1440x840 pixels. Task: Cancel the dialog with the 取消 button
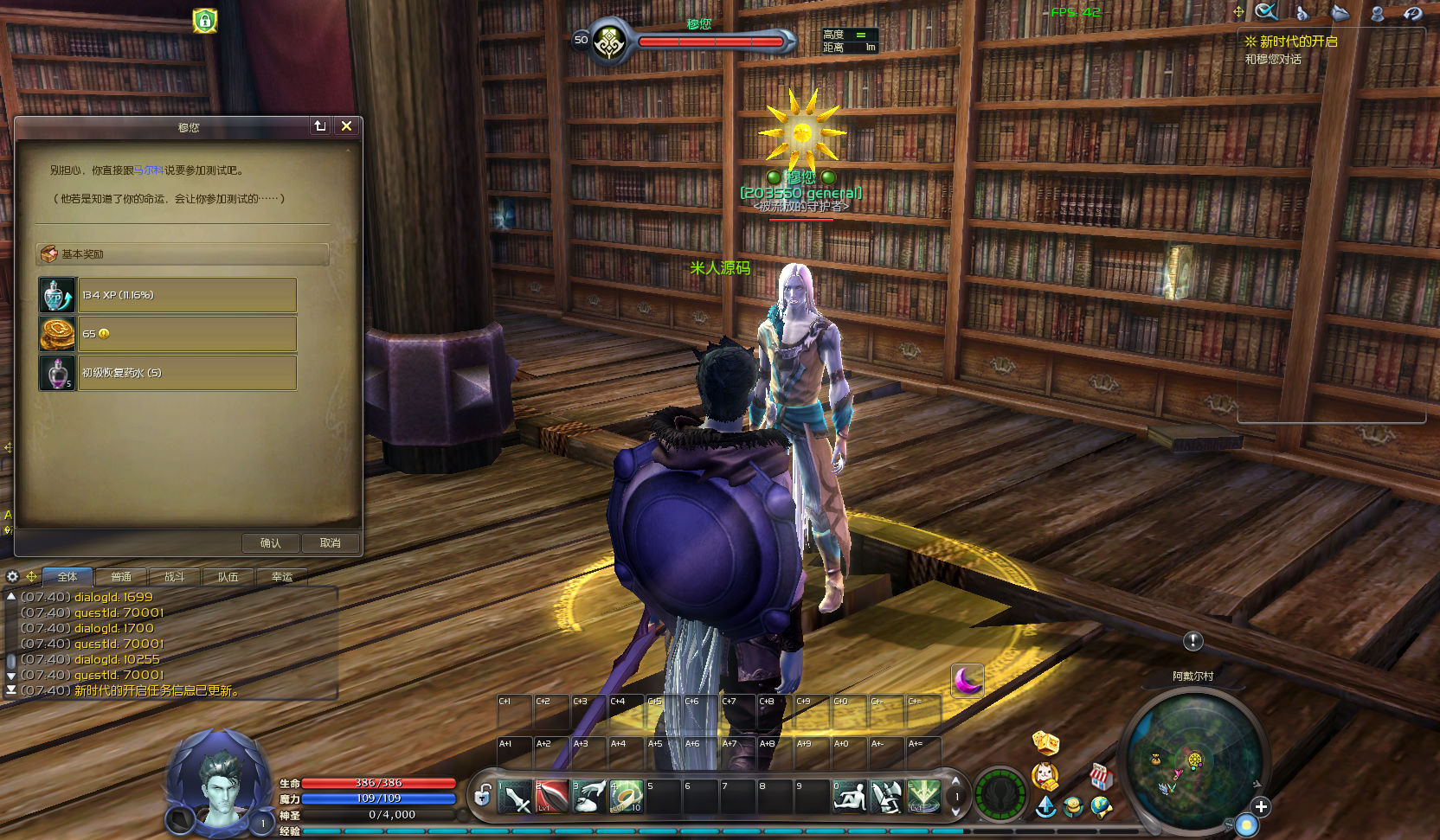click(330, 542)
